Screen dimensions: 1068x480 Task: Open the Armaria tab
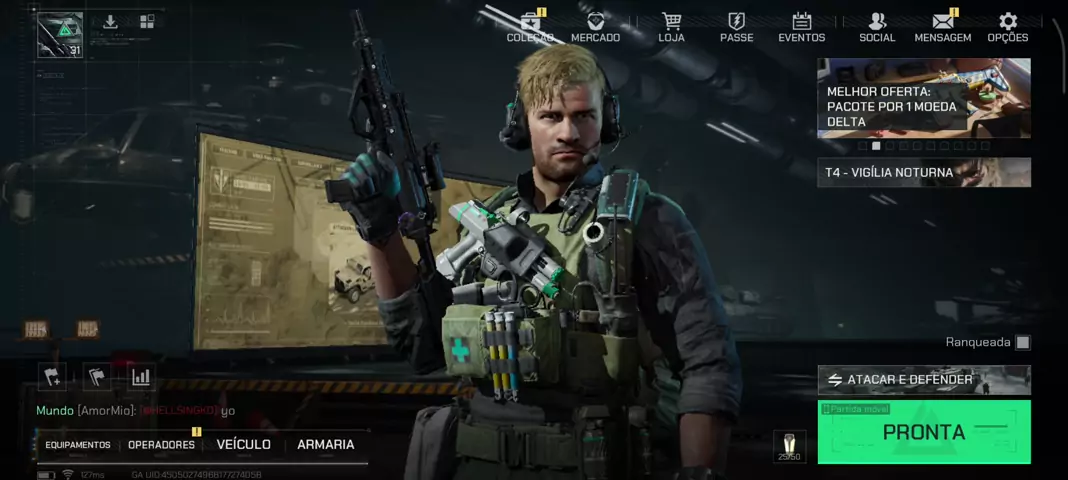click(325, 445)
